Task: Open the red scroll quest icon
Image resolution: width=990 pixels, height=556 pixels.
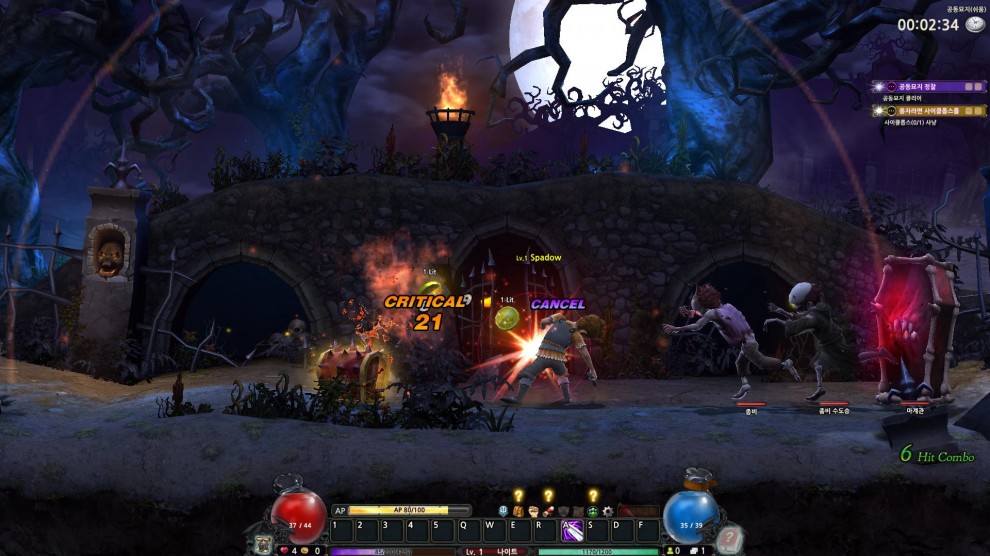Action: click(548, 511)
